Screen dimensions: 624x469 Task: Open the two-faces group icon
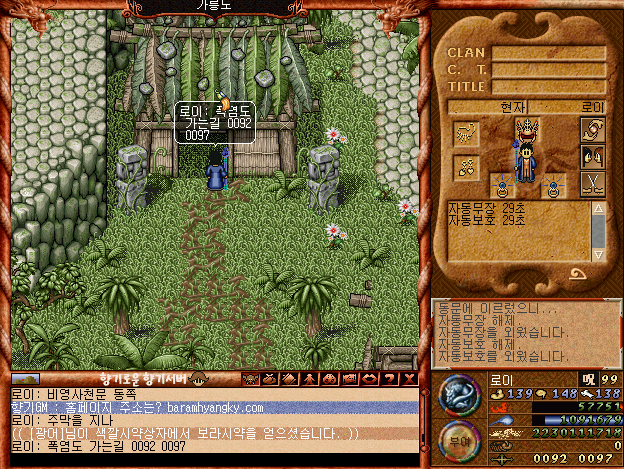click(592, 157)
